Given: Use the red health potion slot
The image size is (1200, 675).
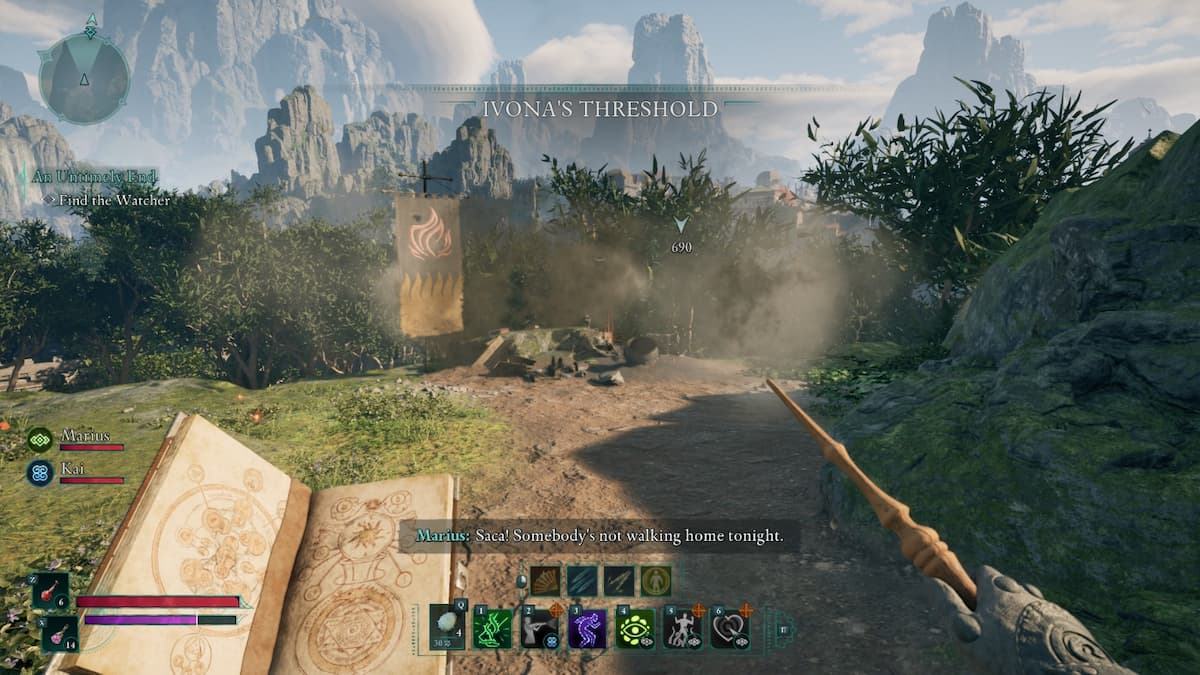Looking at the screenshot, I should click(49, 590).
